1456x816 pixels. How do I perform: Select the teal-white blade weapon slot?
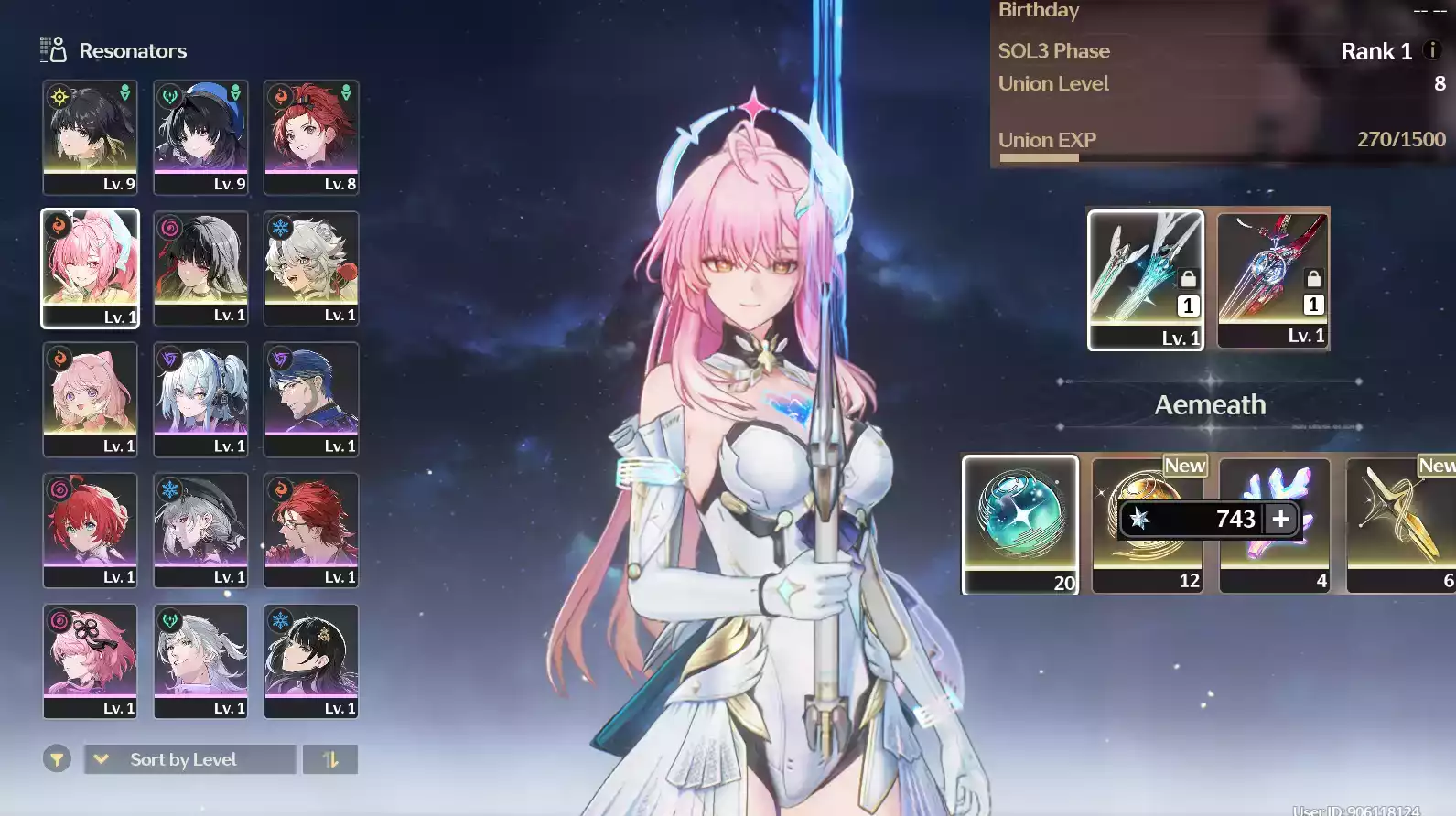point(1145,278)
